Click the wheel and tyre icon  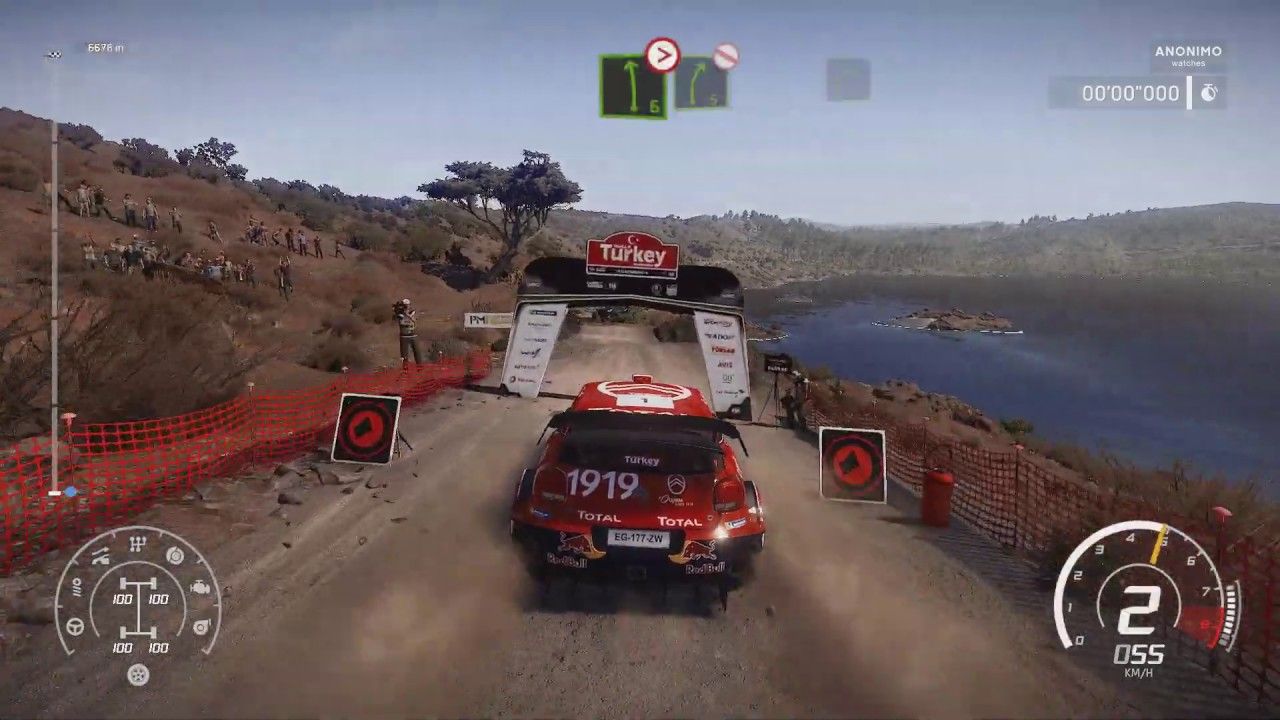point(138,675)
